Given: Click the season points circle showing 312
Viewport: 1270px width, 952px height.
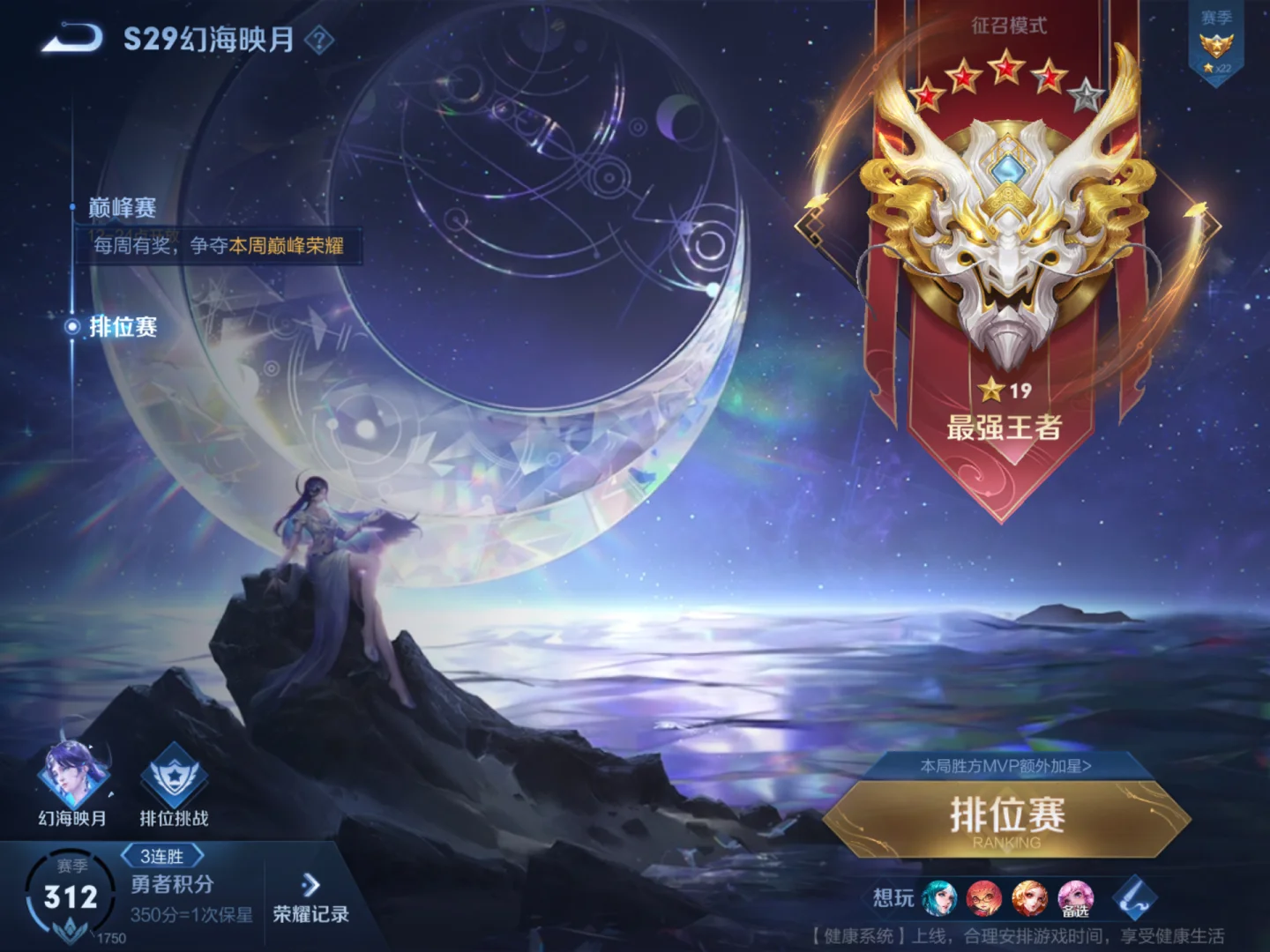Looking at the screenshot, I should tap(72, 893).
